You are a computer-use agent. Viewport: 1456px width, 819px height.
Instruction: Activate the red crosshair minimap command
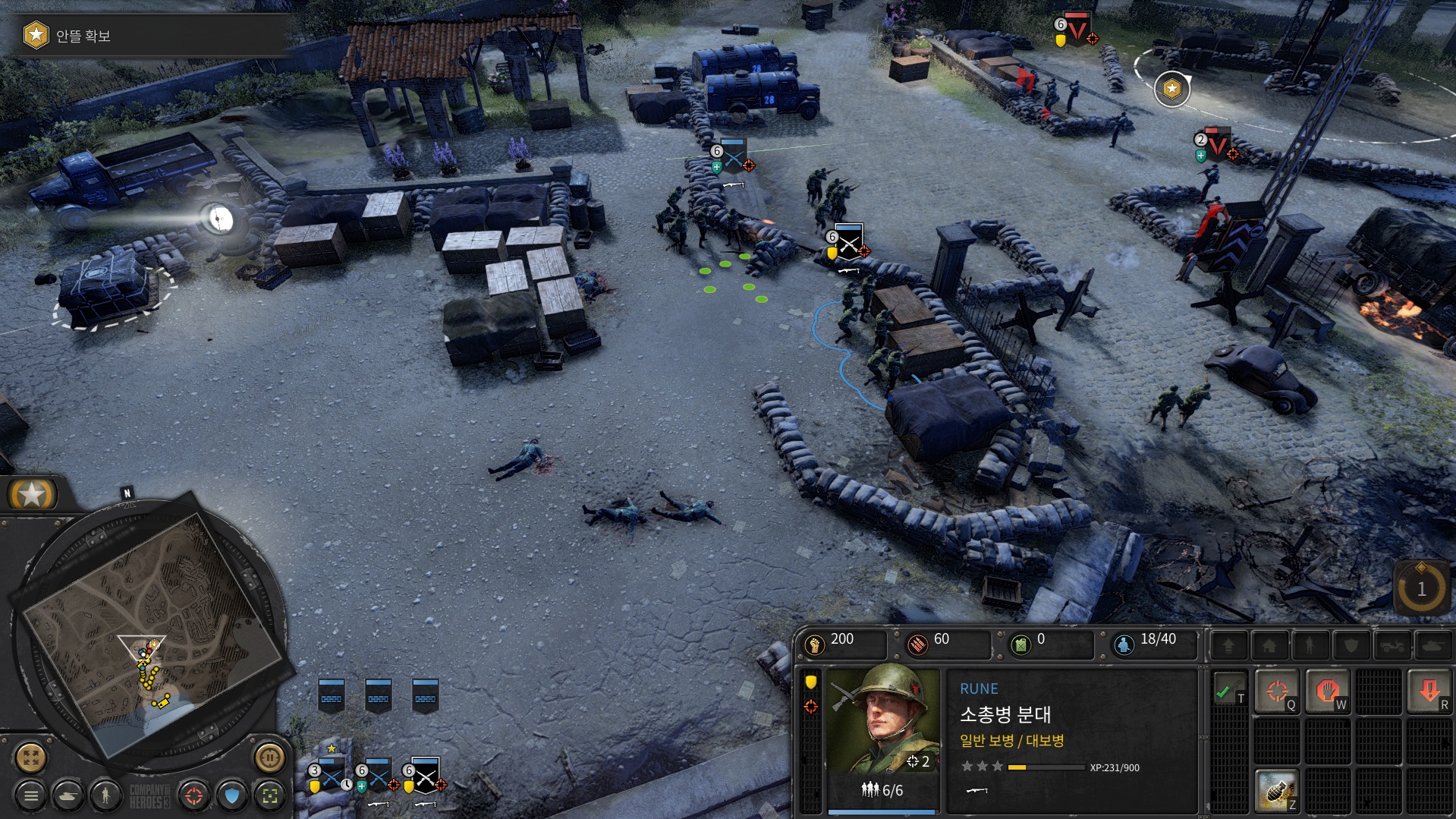point(194,795)
